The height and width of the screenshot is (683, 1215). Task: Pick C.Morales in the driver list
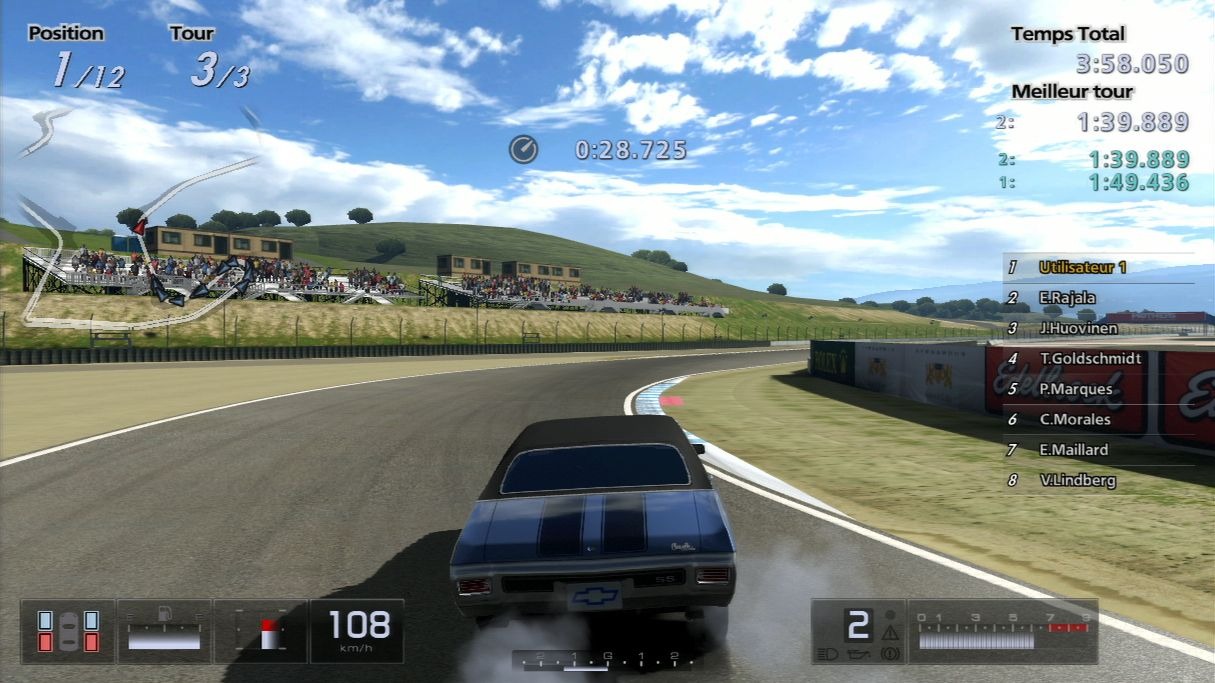(x=1074, y=419)
